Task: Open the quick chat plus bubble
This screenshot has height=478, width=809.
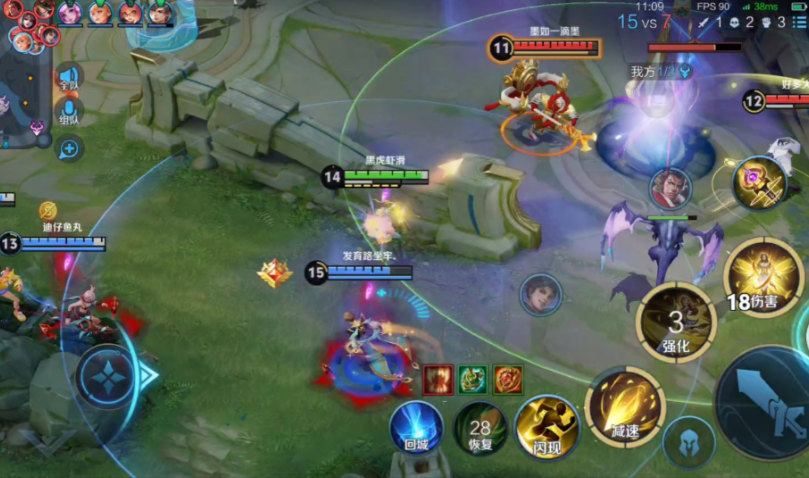Action: pyautogui.click(x=69, y=150)
